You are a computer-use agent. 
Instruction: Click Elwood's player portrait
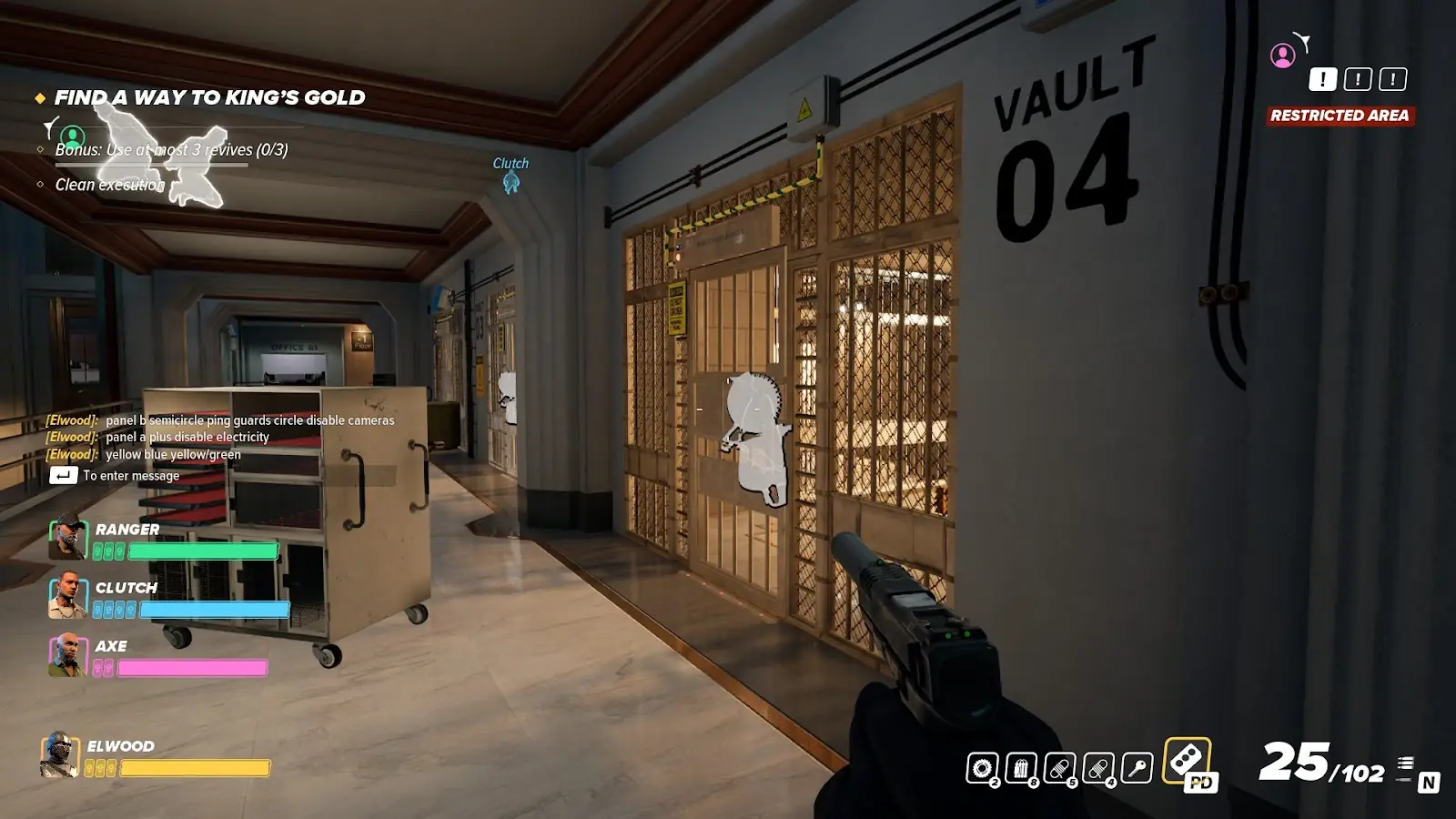point(59,755)
